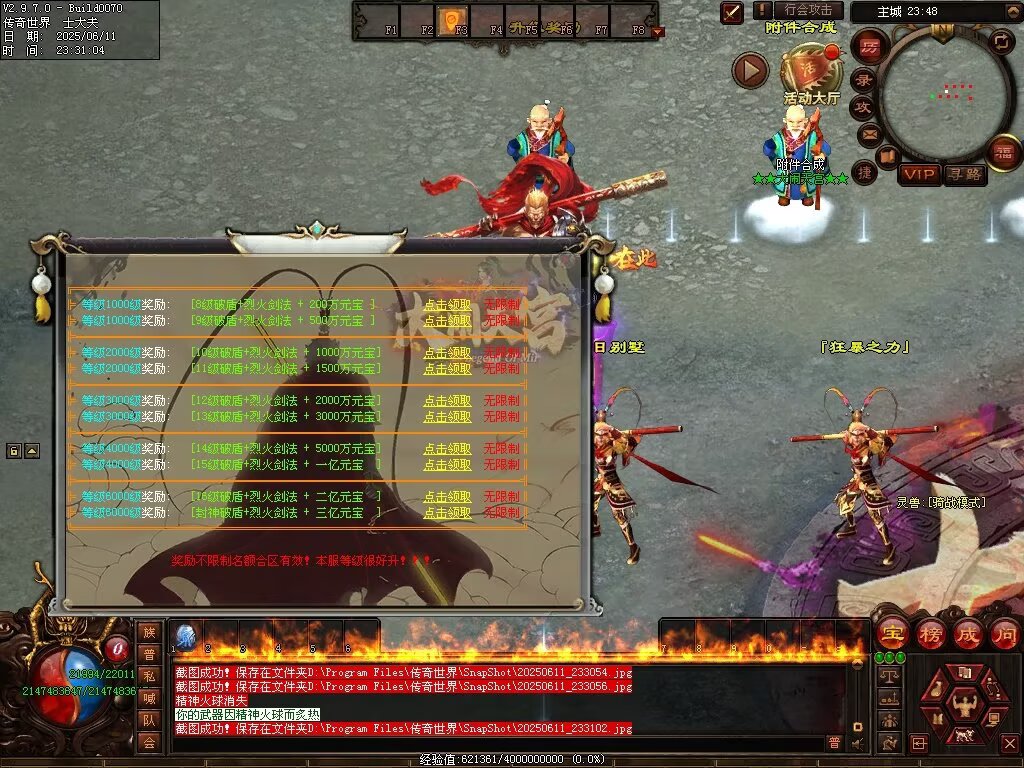1024x768 pixels.
Task: Switch chat channel to 私 private
Action: (149, 676)
